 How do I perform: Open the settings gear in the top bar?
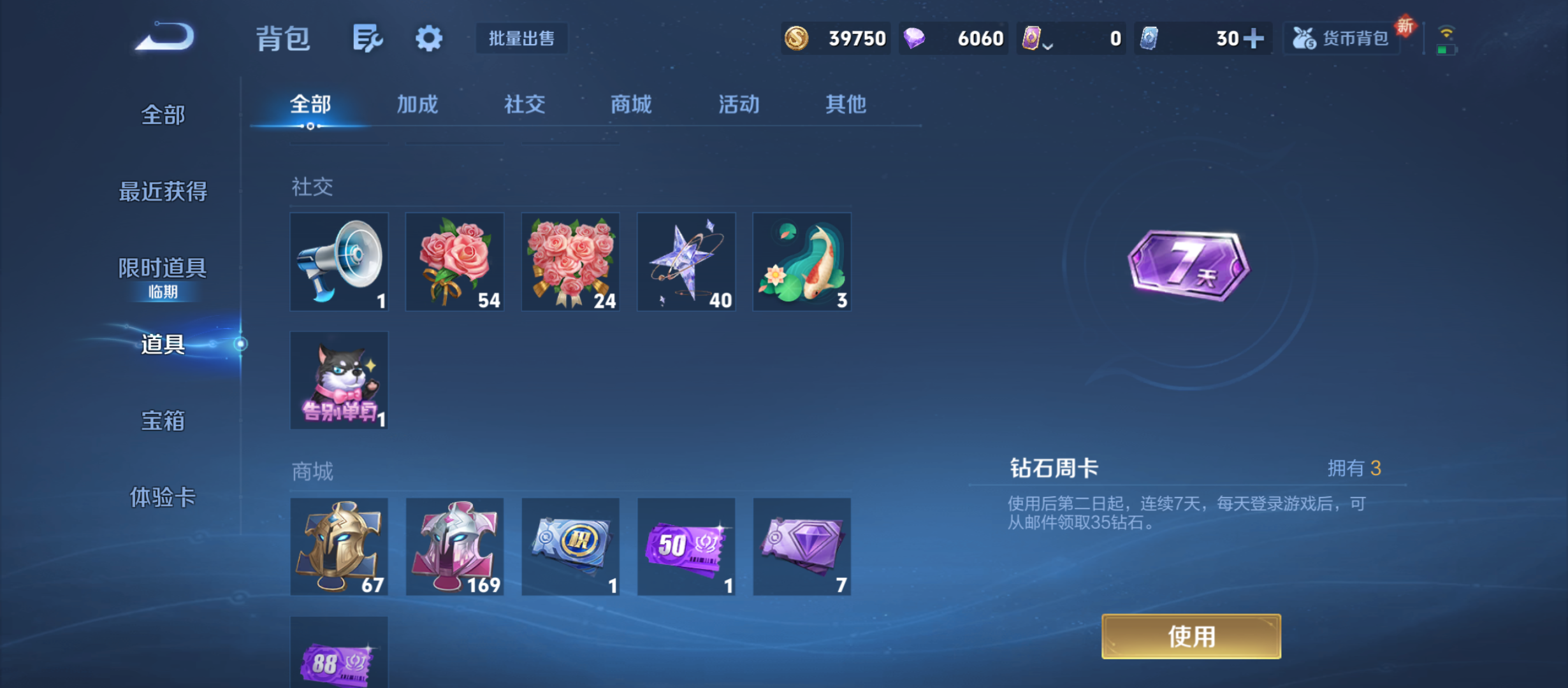pos(428,38)
